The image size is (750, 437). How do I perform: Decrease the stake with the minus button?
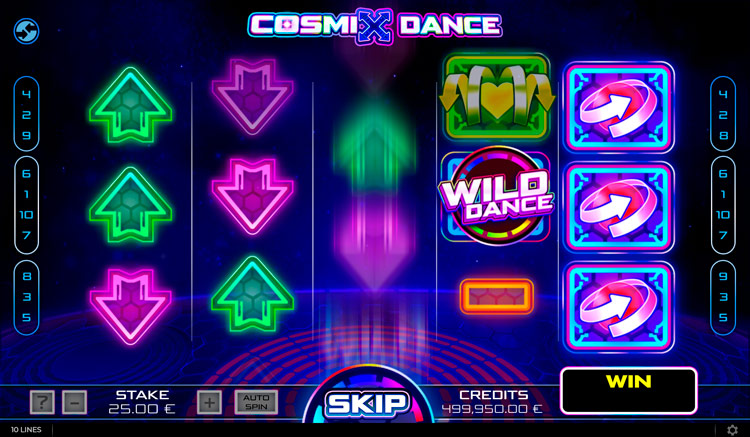[75, 402]
